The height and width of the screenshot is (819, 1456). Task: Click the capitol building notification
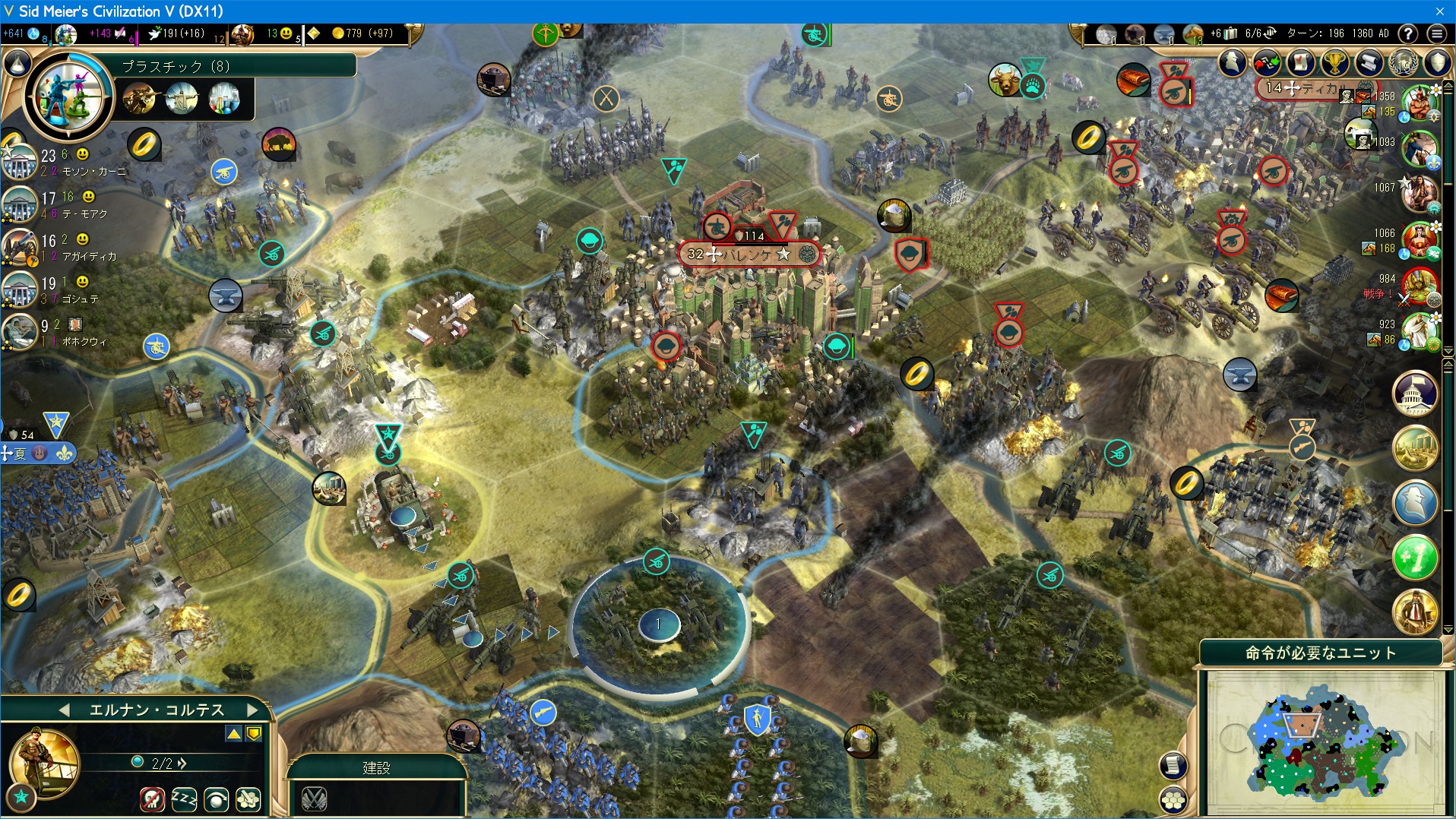point(1415,393)
